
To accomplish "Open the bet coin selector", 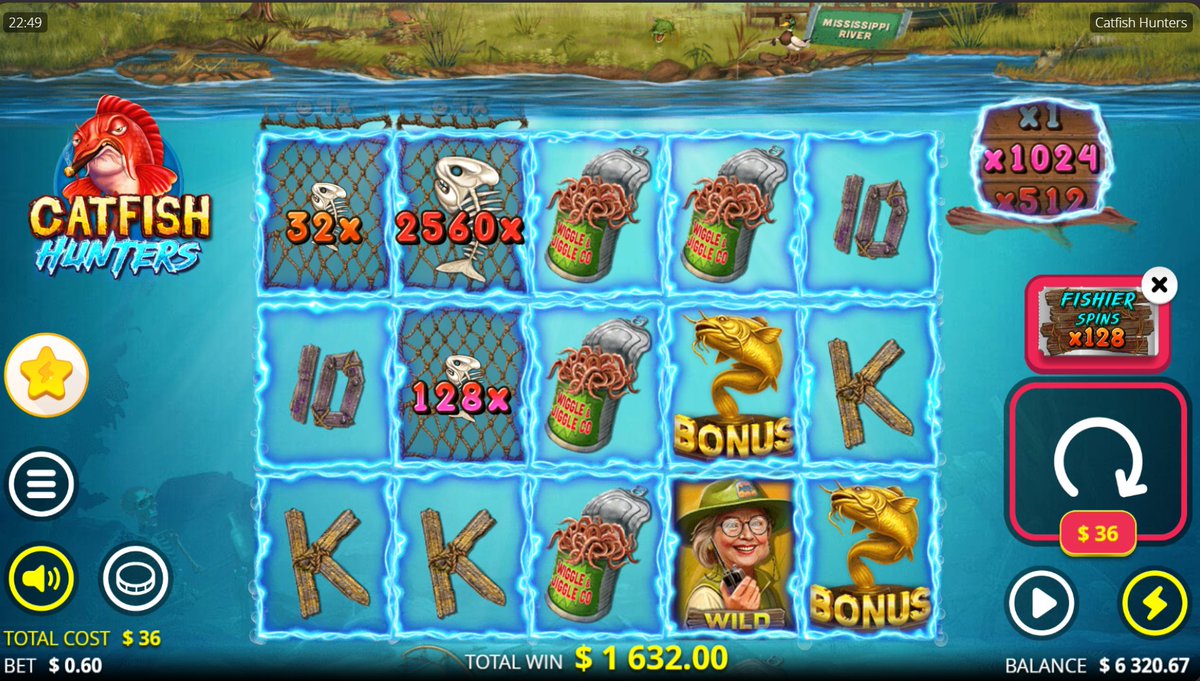I will tap(135, 579).
